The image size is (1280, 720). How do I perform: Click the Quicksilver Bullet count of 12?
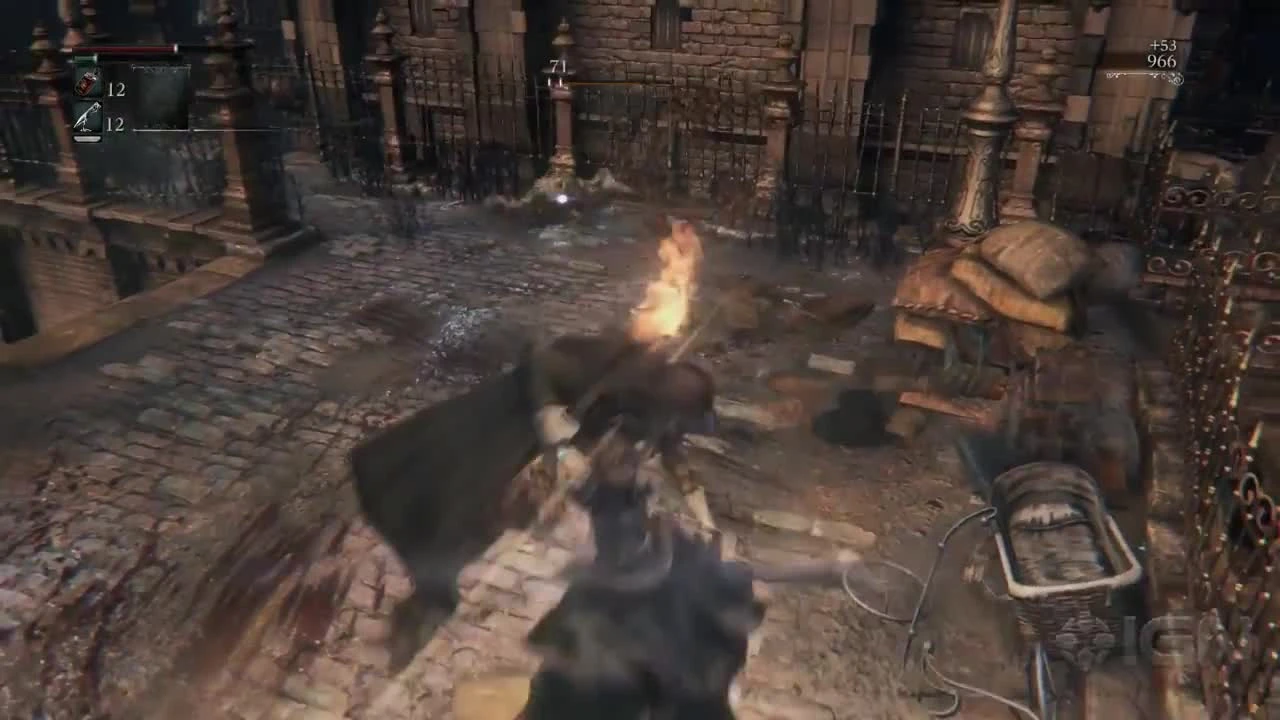pyautogui.click(x=114, y=123)
